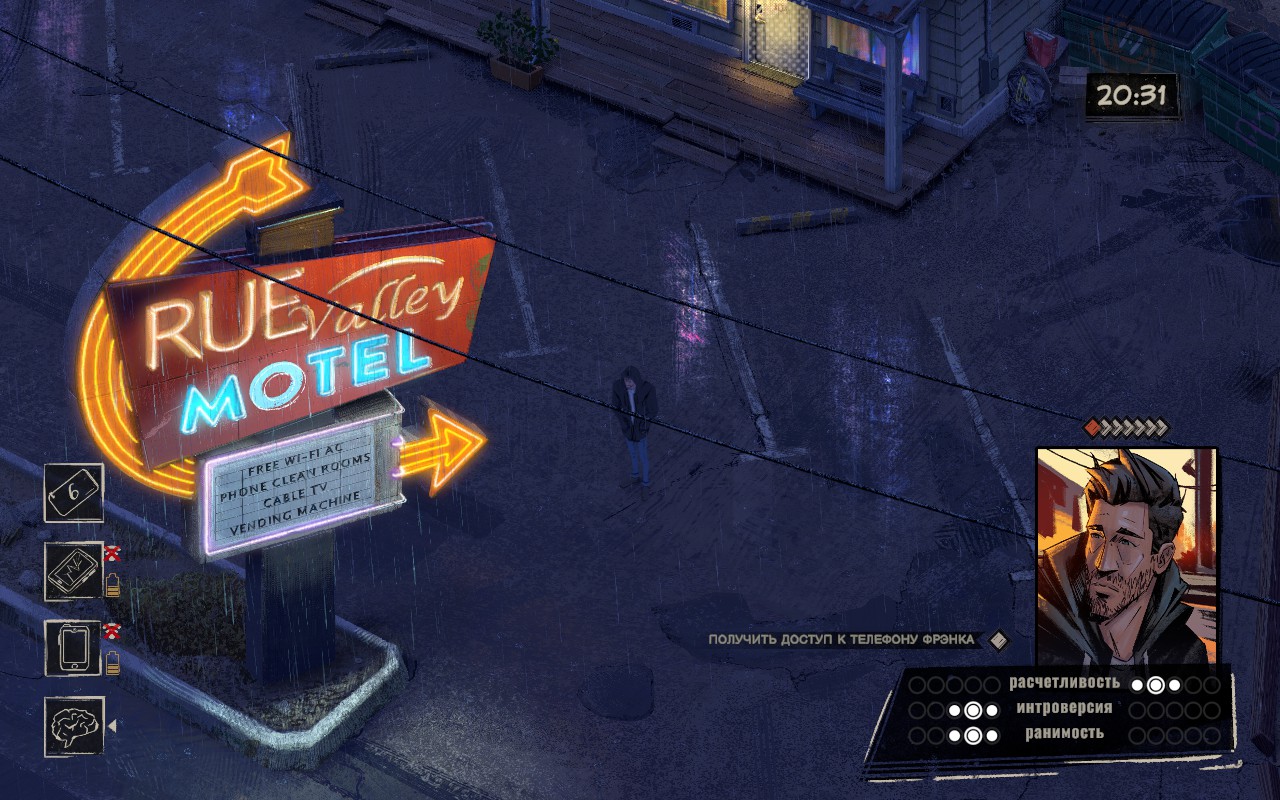Open the intact smartphone icon

[74, 649]
